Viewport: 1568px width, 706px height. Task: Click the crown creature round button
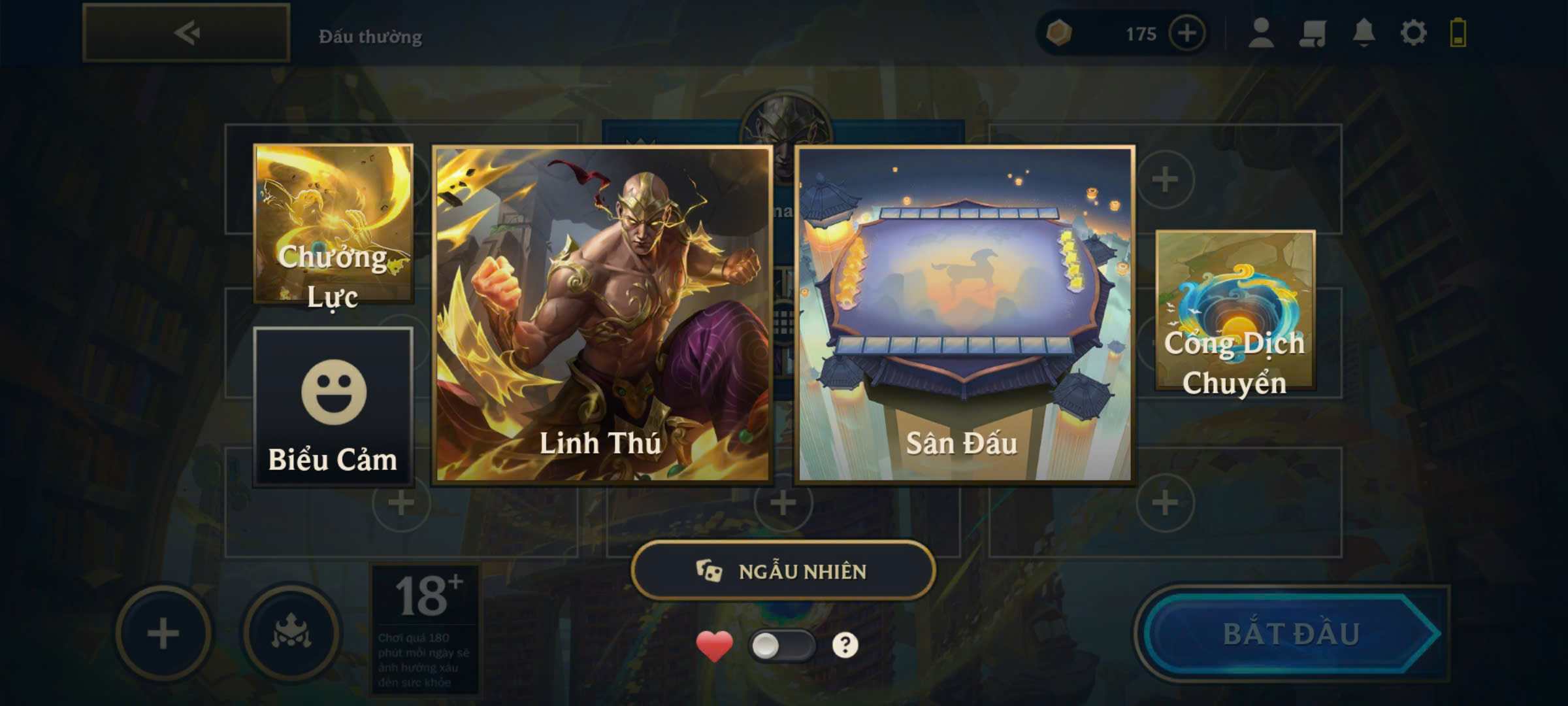coord(291,633)
